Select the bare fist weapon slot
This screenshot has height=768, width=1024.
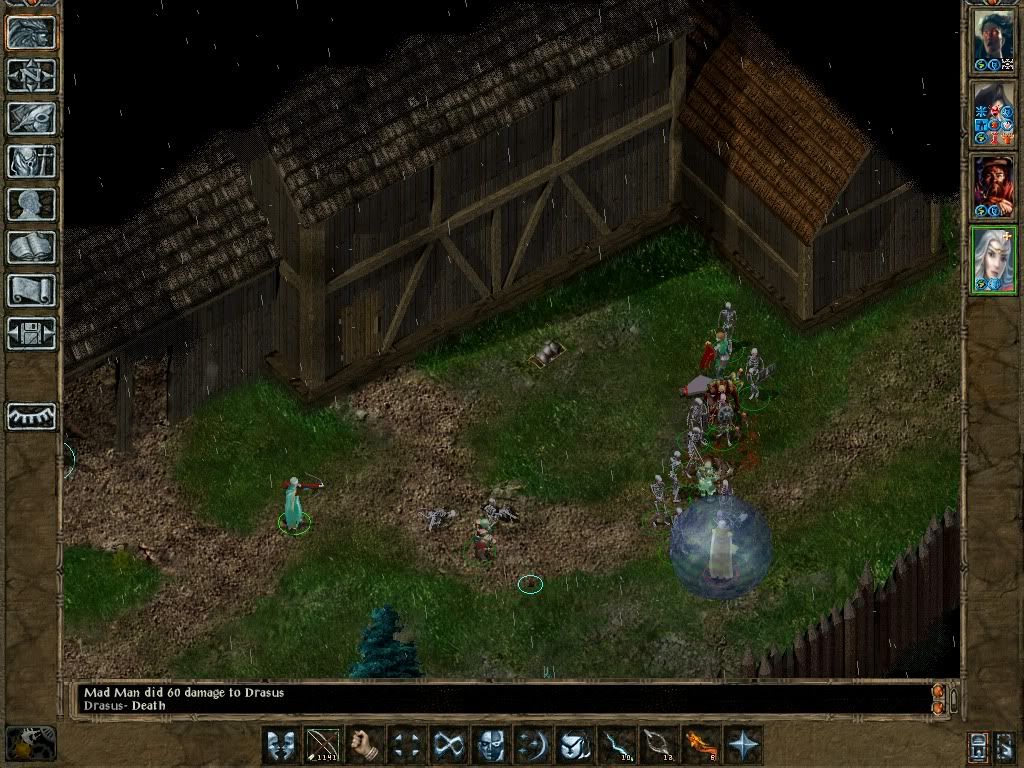[x=366, y=746]
